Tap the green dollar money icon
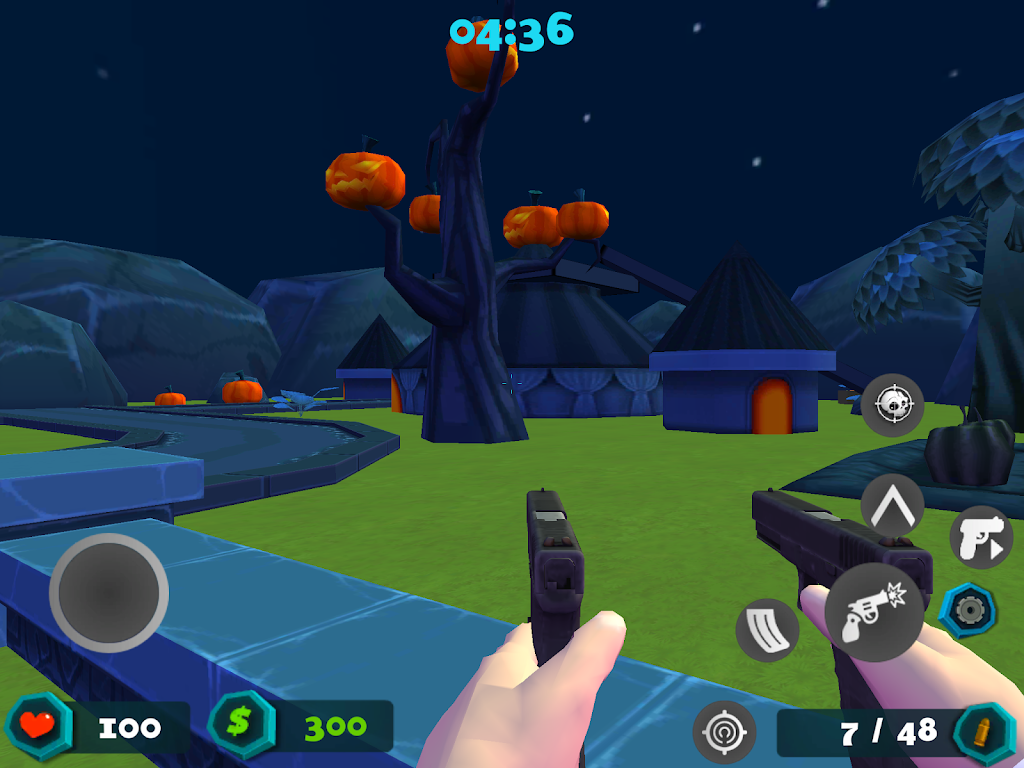 point(241,725)
